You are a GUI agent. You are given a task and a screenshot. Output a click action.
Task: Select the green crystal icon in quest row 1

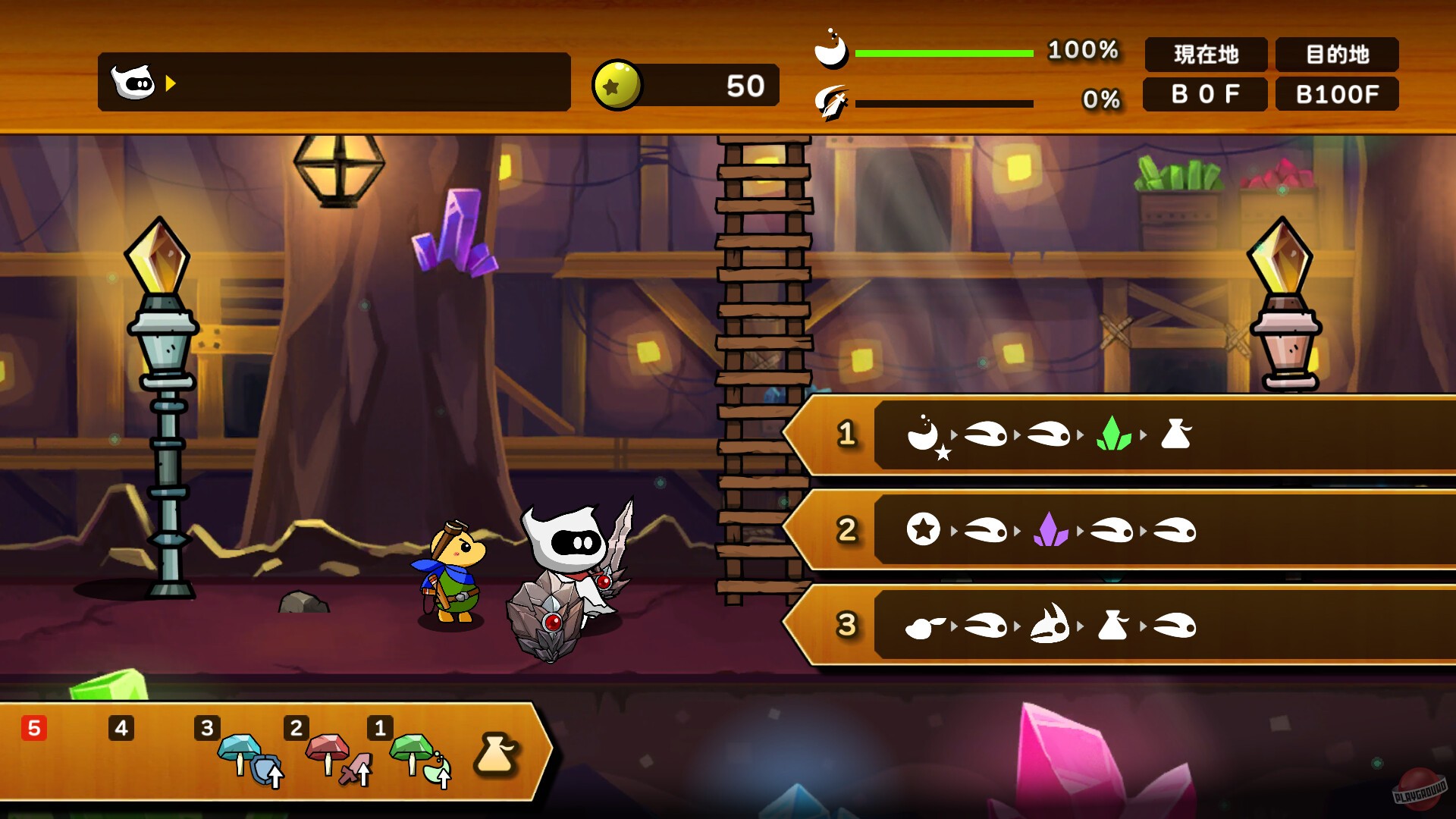1116,435
